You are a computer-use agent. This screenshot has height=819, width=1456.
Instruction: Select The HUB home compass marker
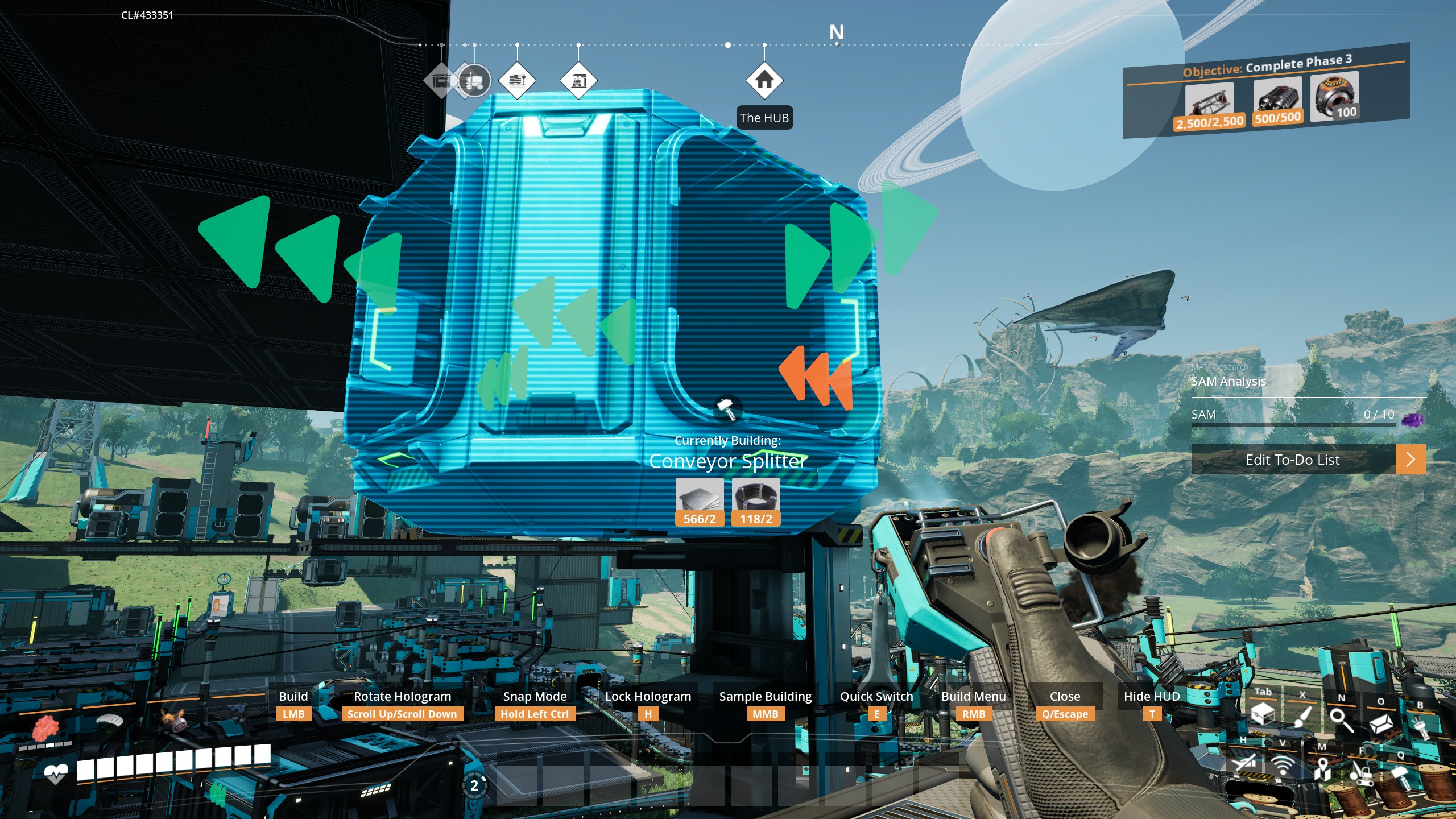[764, 80]
